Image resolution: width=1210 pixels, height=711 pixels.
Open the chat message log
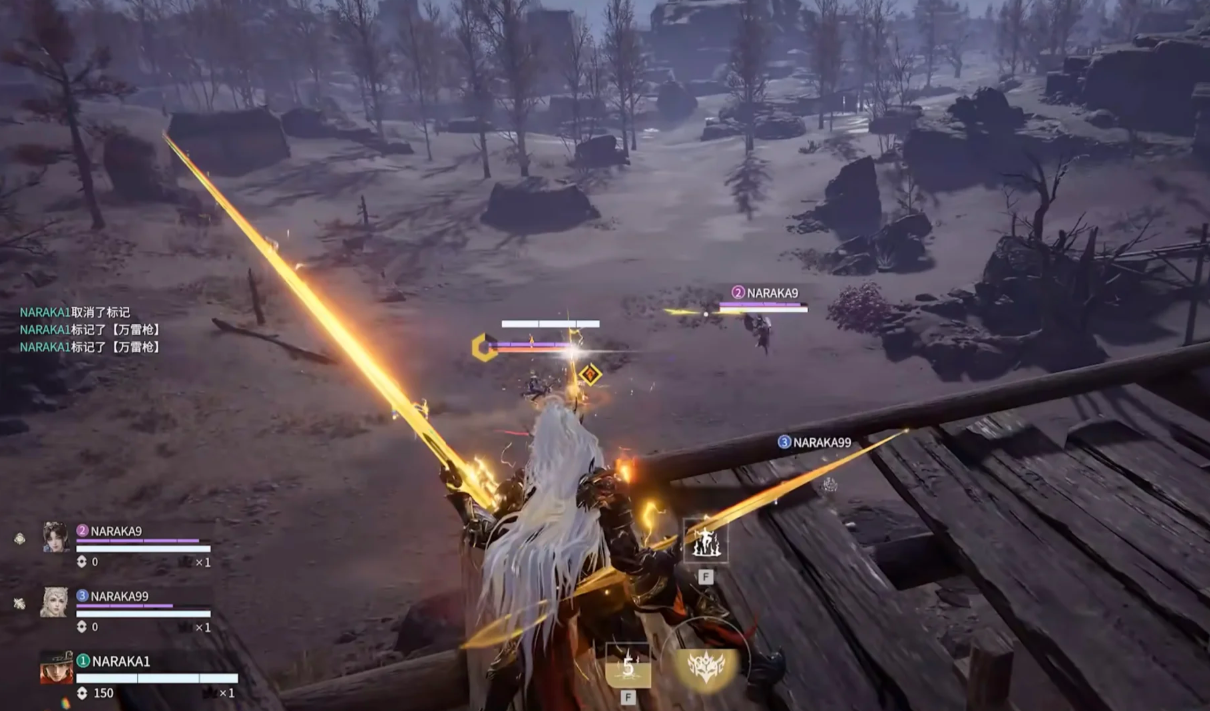(x=90, y=330)
